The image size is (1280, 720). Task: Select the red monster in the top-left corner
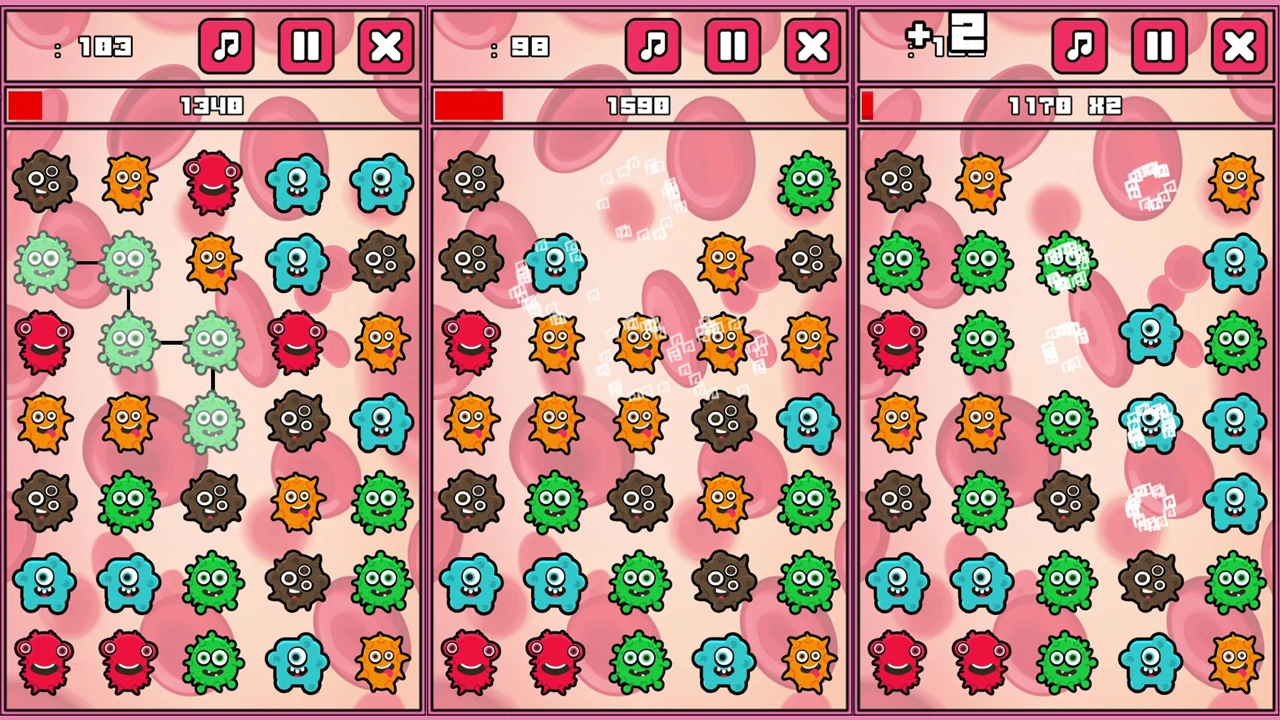213,180
